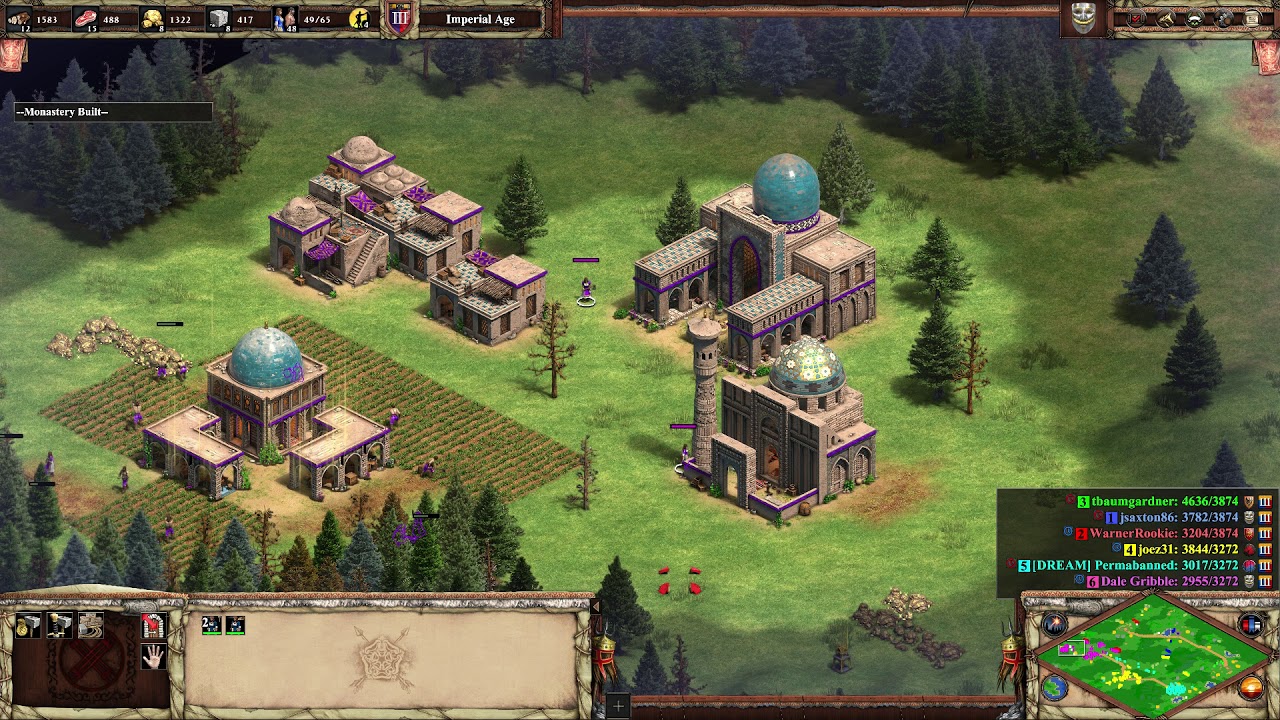Collapse the bottom panel using the small arrow
Image resolution: width=1280 pixels, height=720 pixels.
tap(595, 606)
